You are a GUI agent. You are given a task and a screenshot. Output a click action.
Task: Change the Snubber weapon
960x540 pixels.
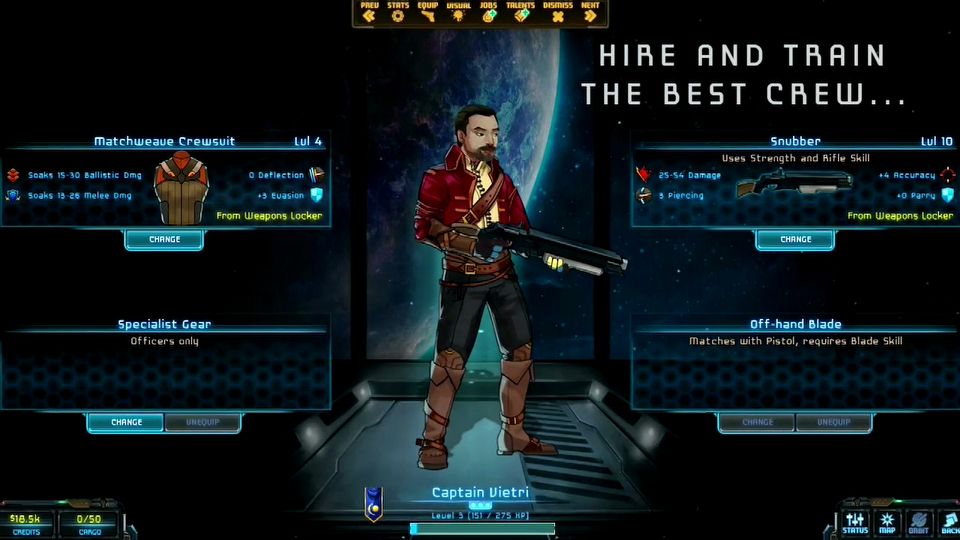coord(795,240)
